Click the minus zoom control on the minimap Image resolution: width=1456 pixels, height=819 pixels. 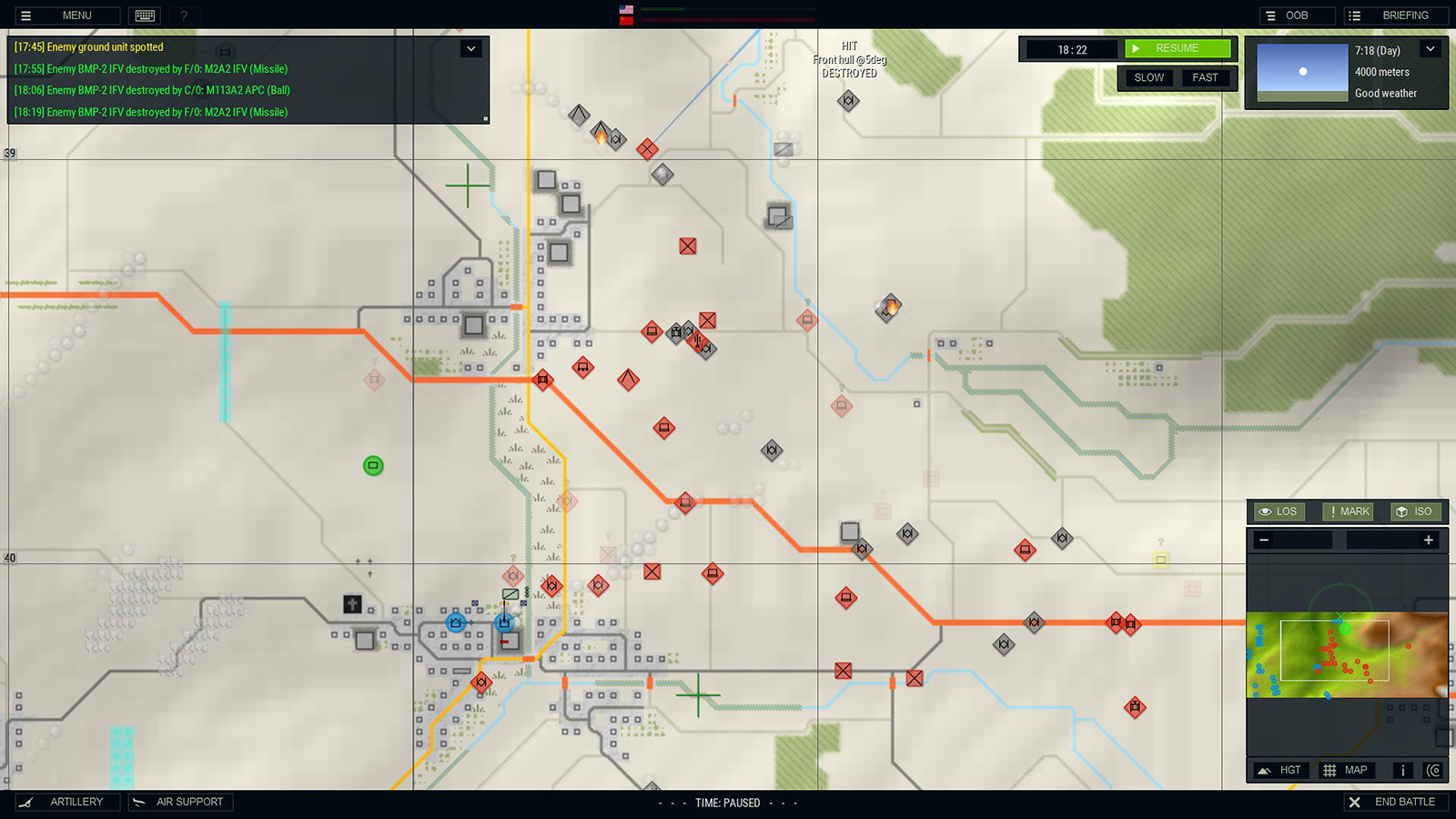[1264, 540]
